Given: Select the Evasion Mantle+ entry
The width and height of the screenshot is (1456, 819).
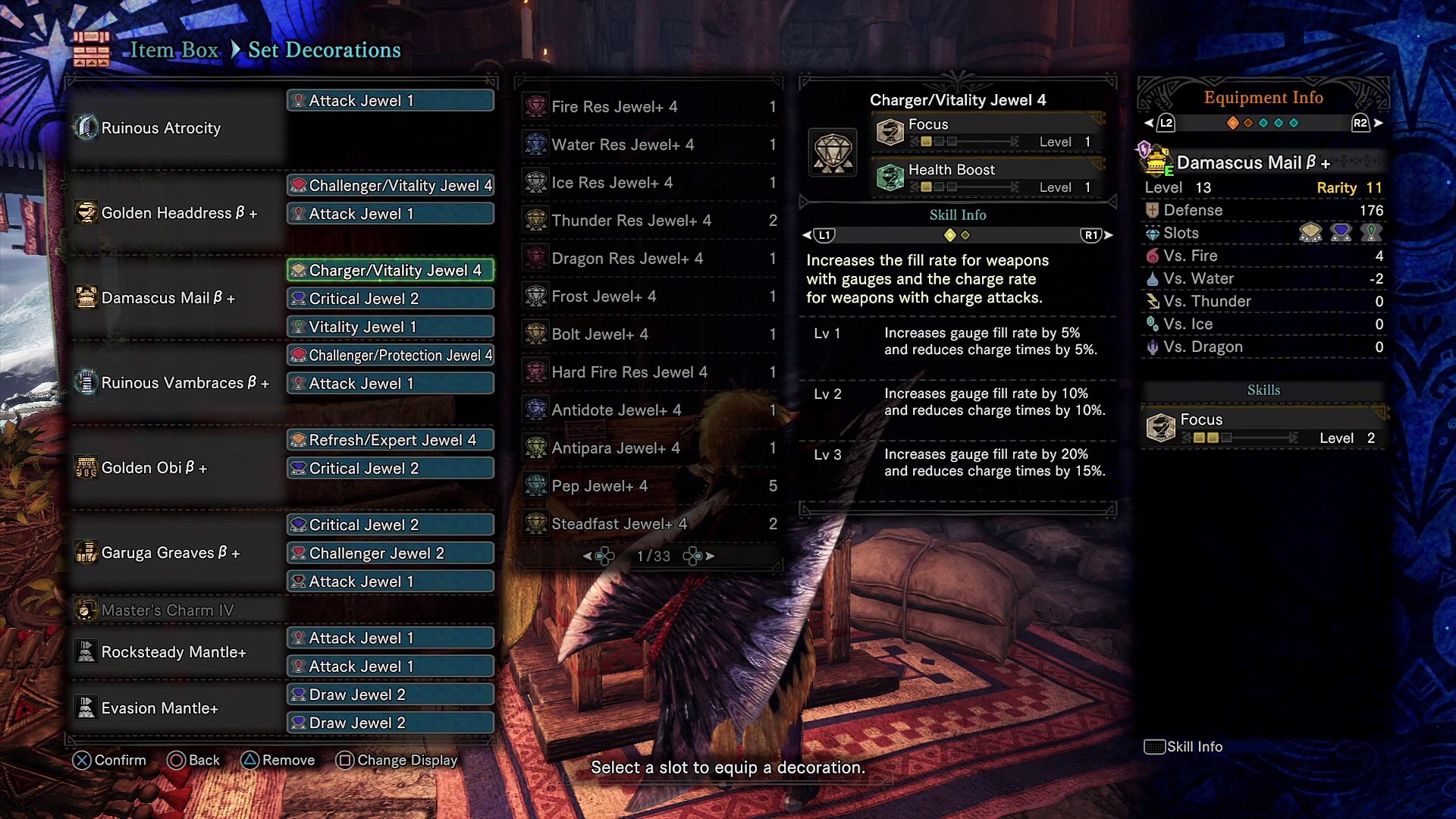Looking at the screenshot, I should (159, 708).
